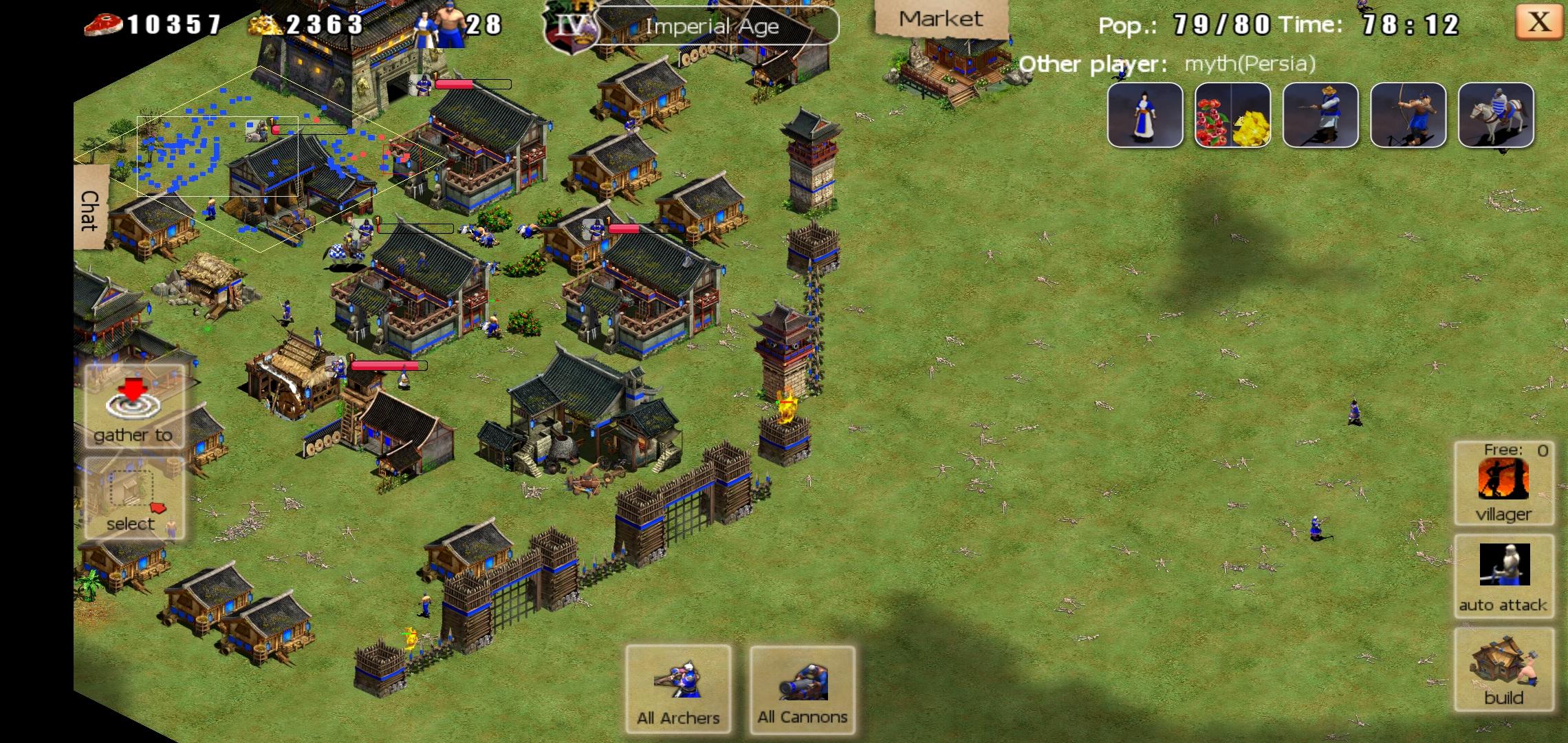Tap the gather to button
The width and height of the screenshot is (1568, 743).
tap(133, 408)
